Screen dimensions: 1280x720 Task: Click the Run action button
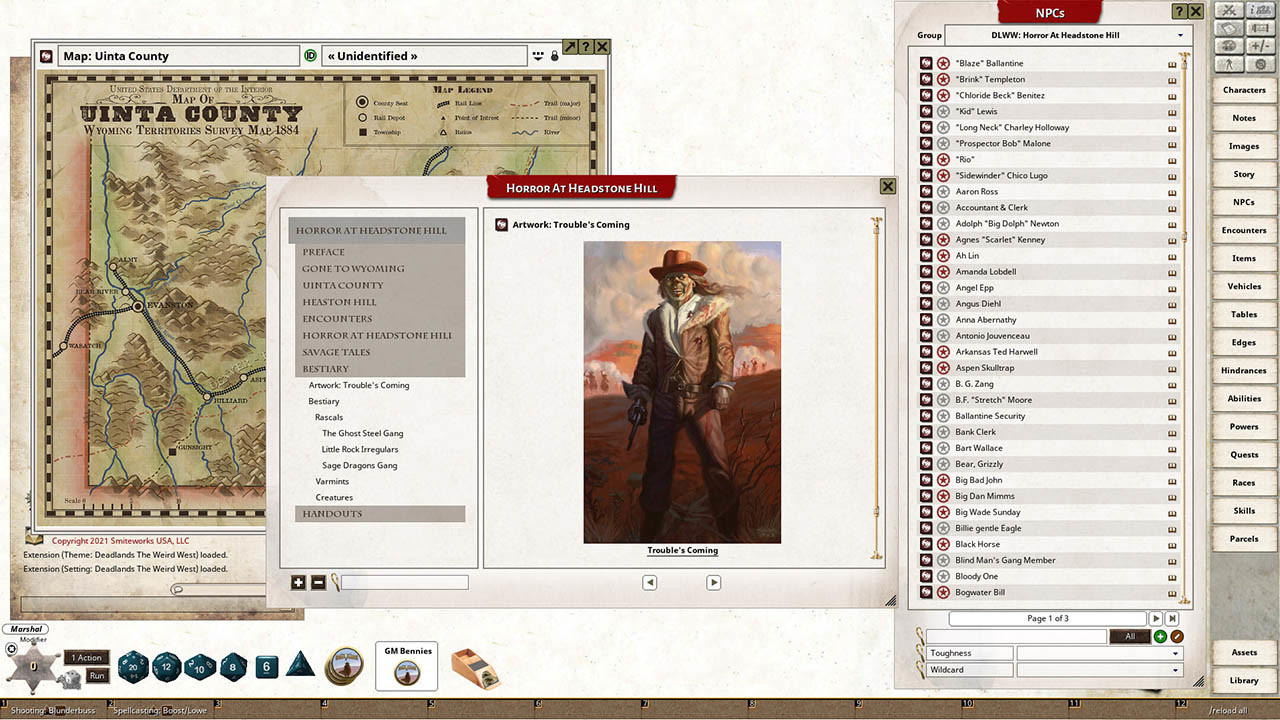click(97, 675)
